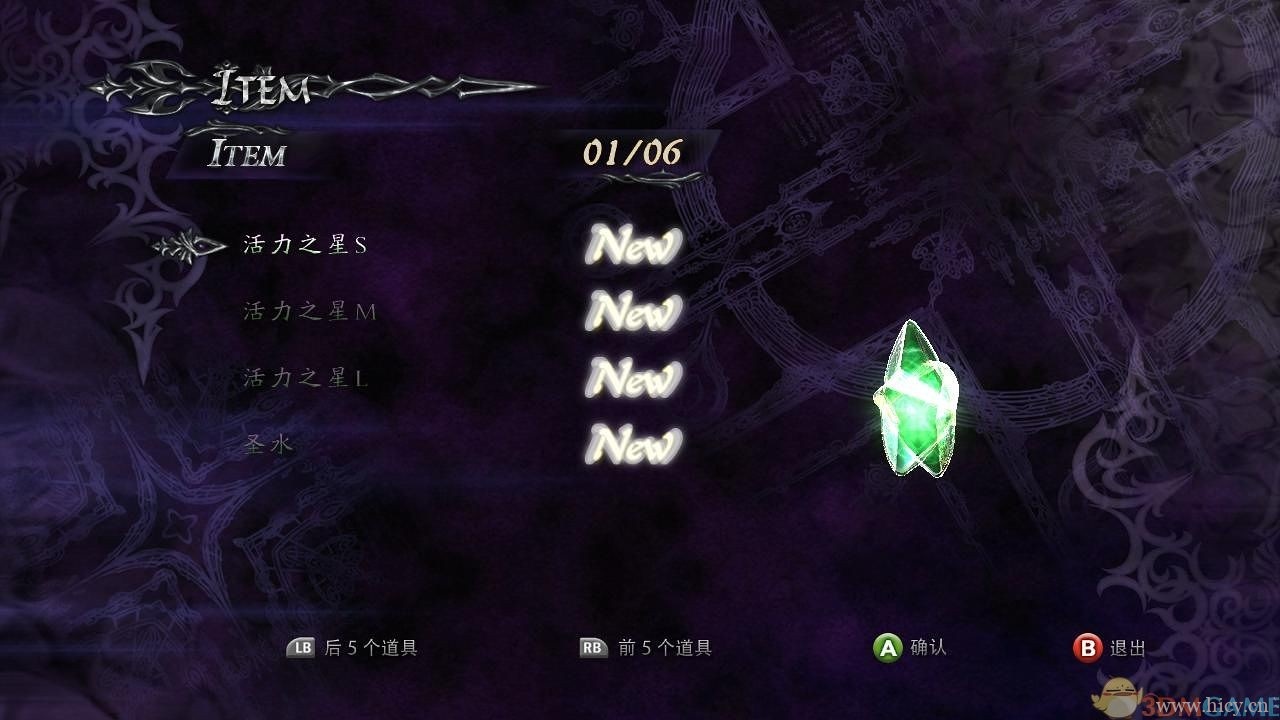
Task: Click 确认 to confirm selection
Action: (x=926, y=647)
